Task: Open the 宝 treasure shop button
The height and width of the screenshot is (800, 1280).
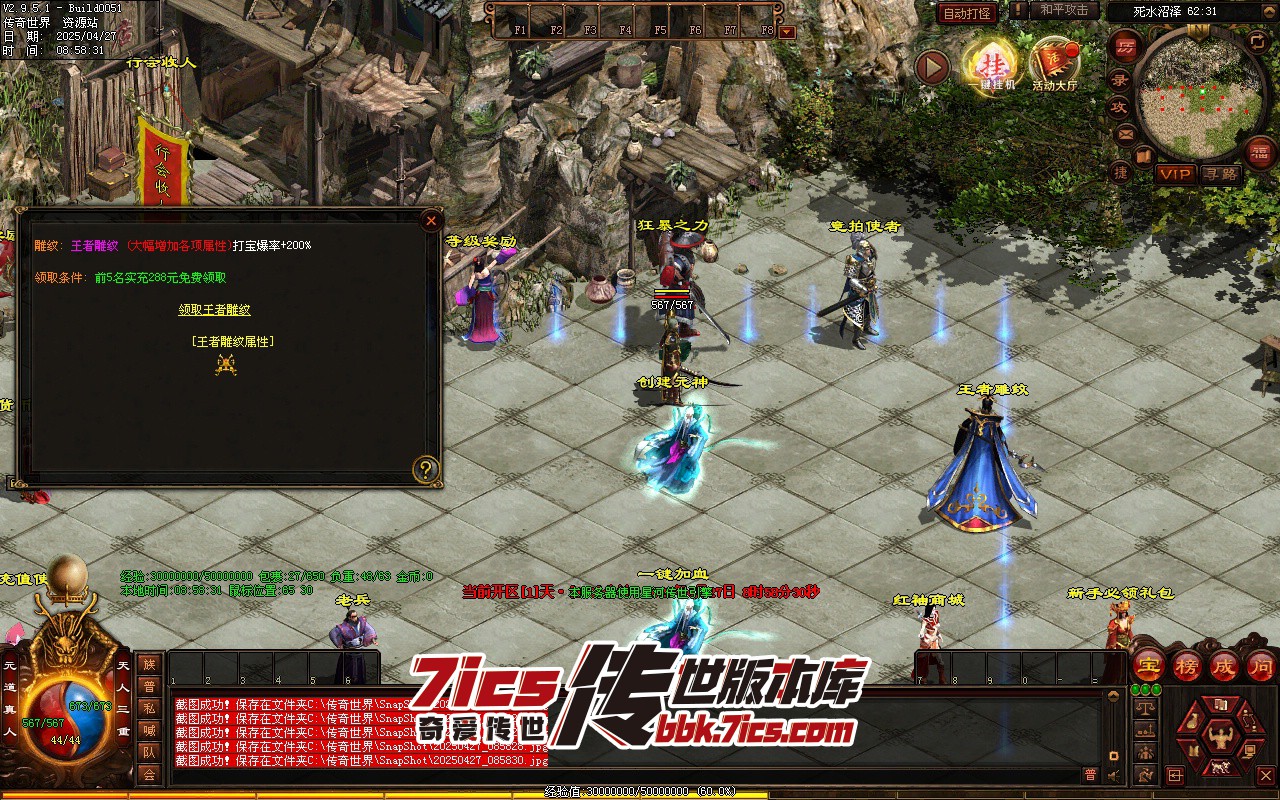Action: point(1148,665)
